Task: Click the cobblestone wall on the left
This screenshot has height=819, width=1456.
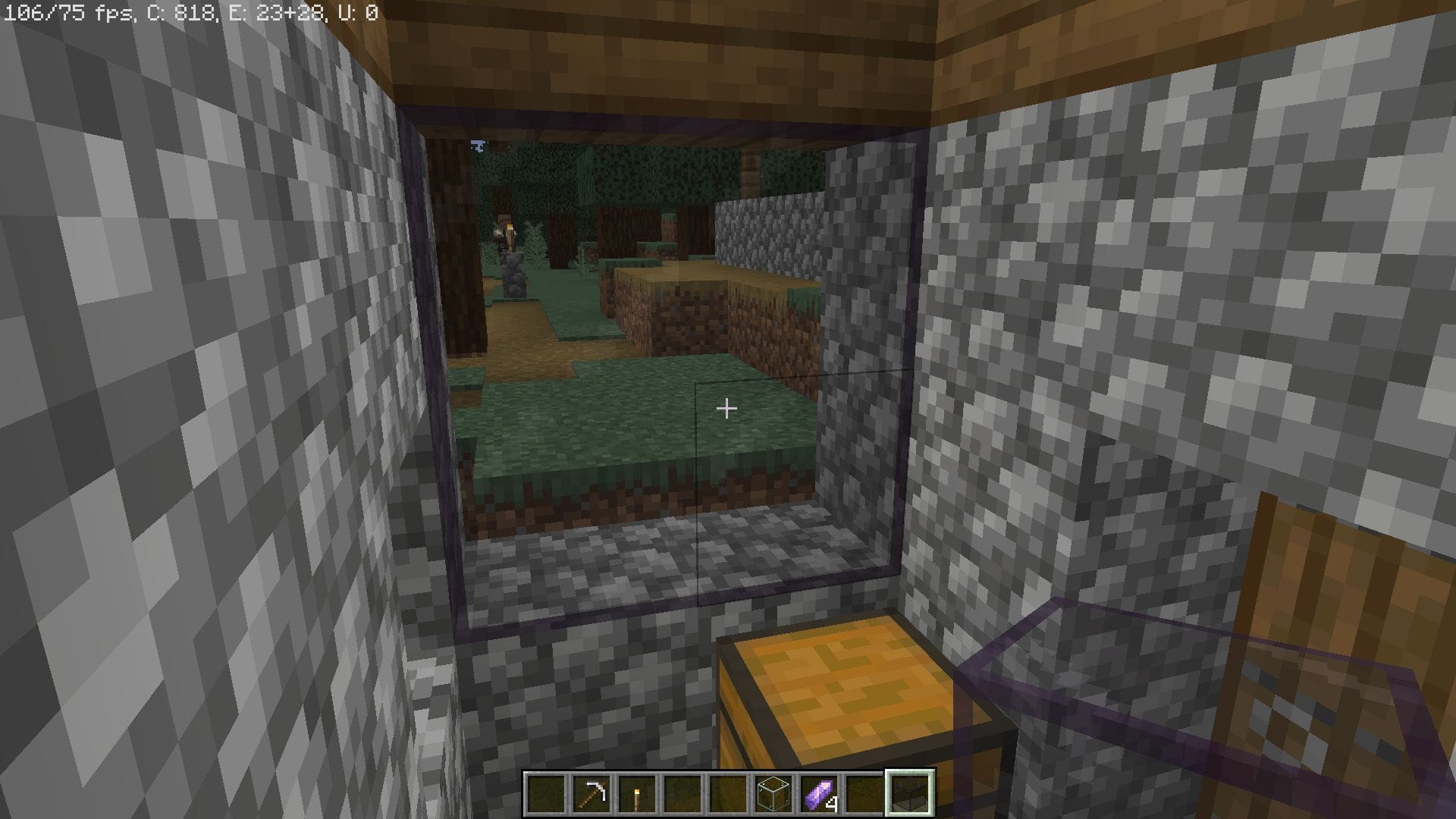Action: point(190,379)
